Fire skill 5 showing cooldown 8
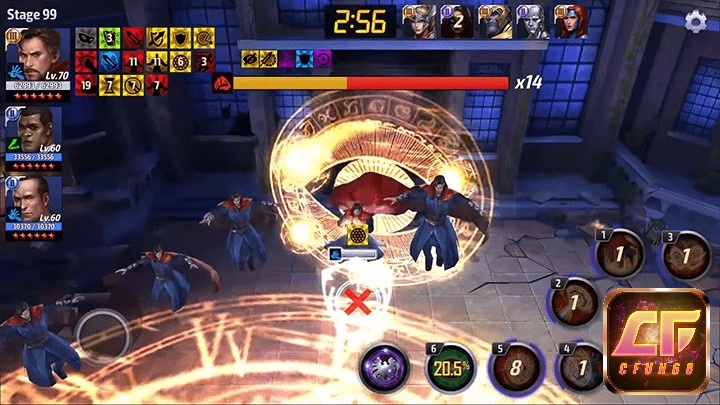Screen dimensions: 720x405 (516, 367)
